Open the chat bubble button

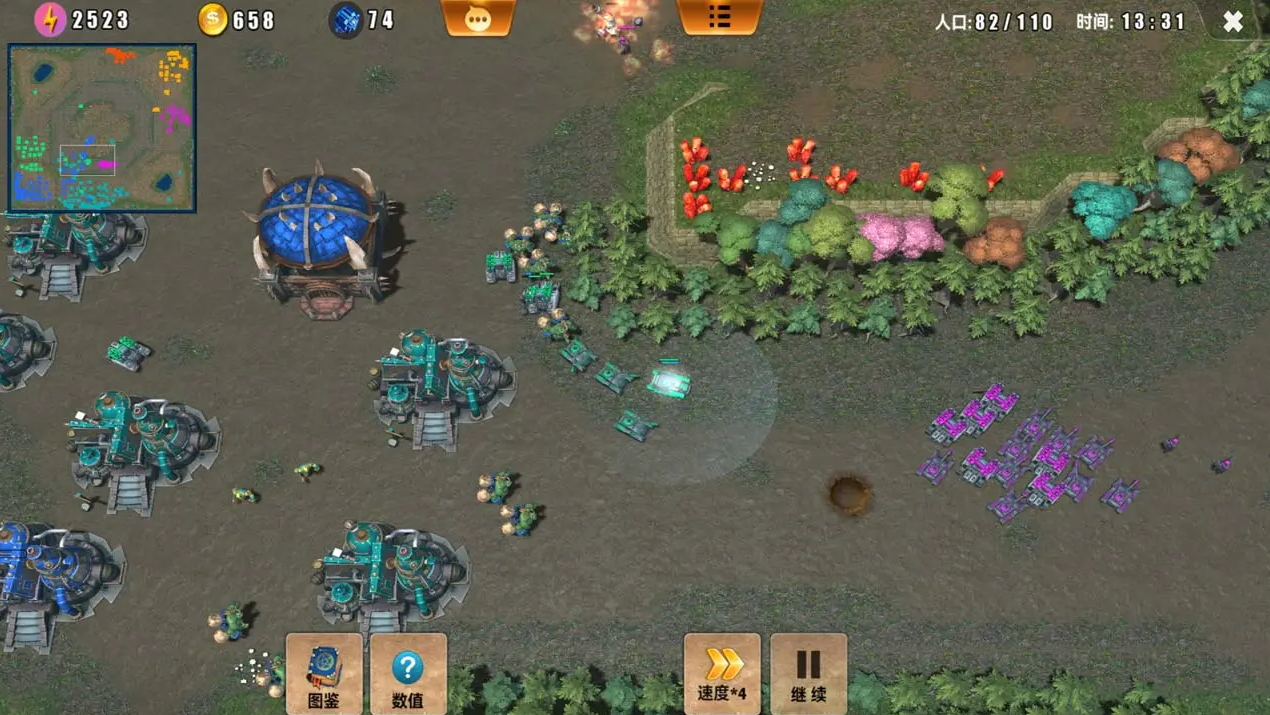coord(478,18)
